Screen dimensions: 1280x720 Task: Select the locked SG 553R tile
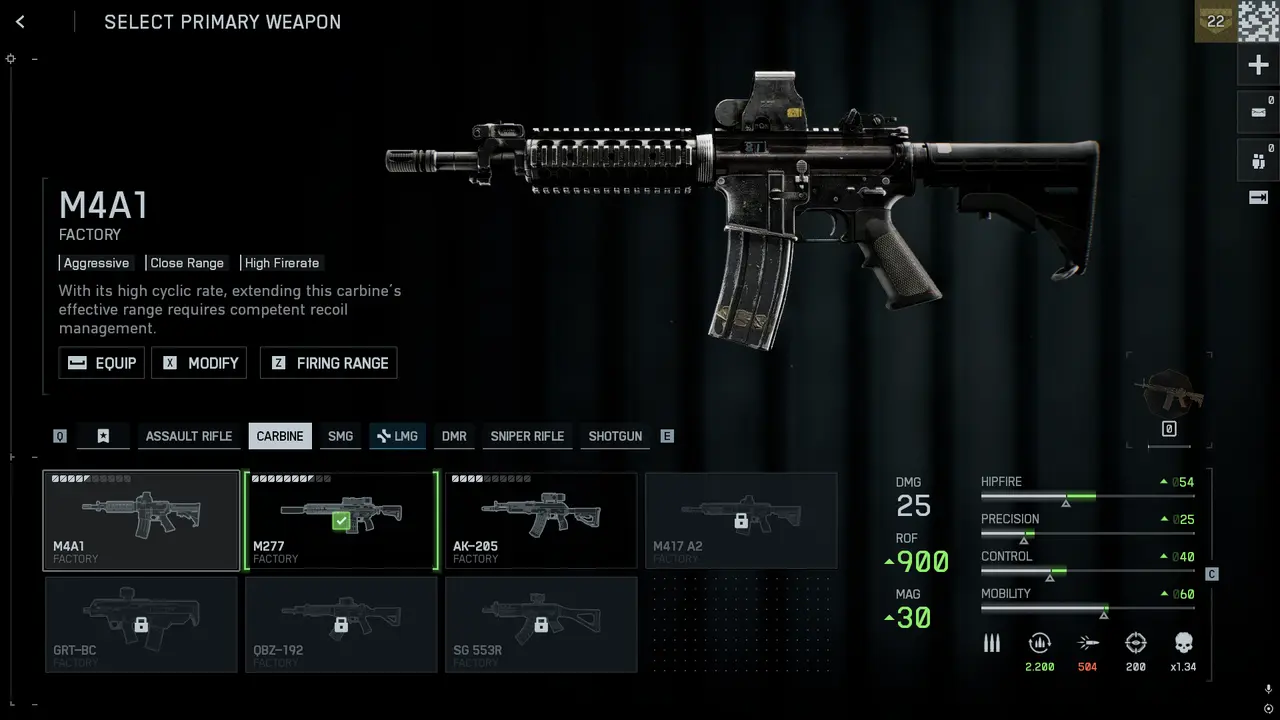pos(541,624)
